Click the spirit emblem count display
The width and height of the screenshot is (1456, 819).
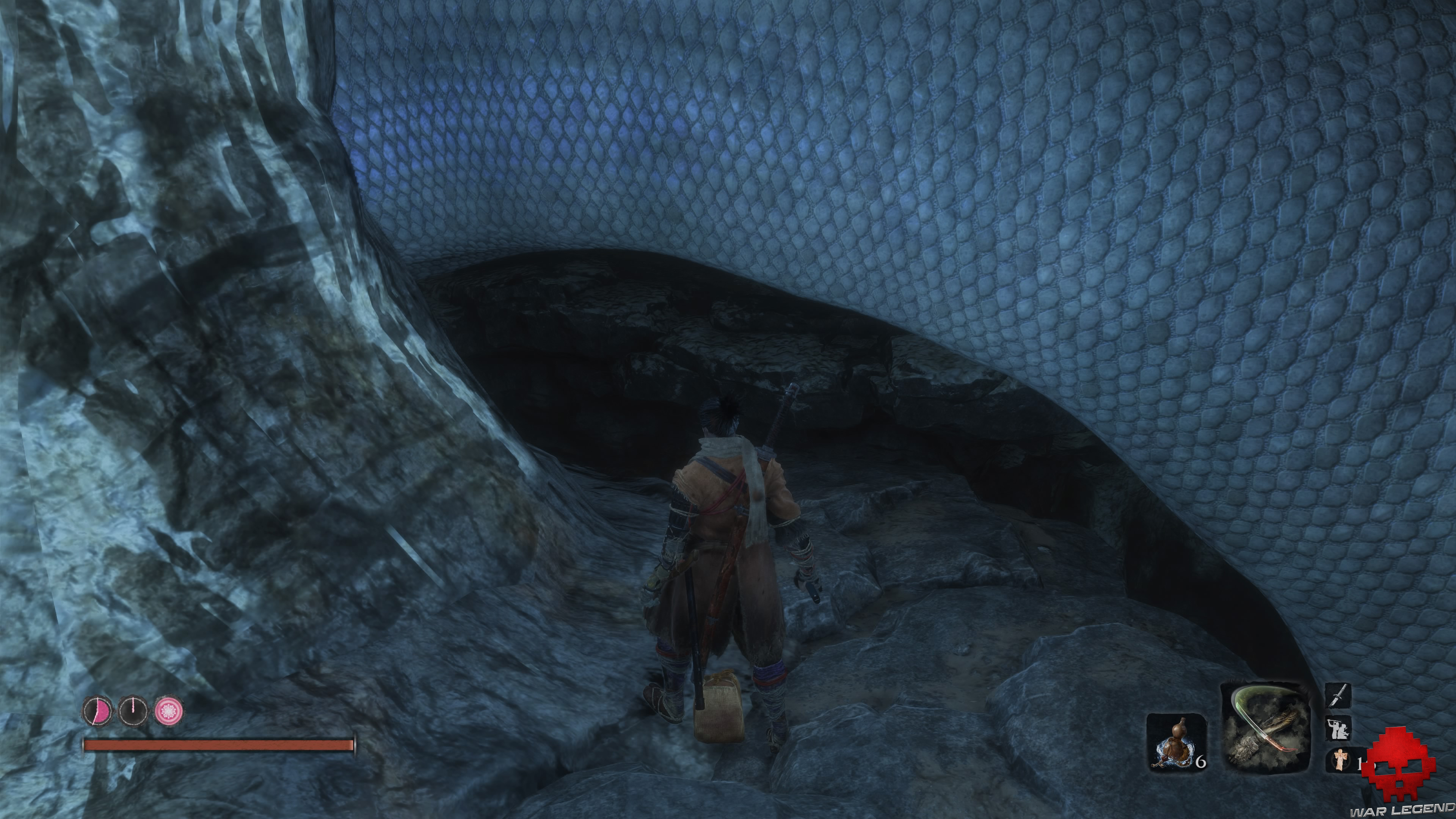[1360, 763]
